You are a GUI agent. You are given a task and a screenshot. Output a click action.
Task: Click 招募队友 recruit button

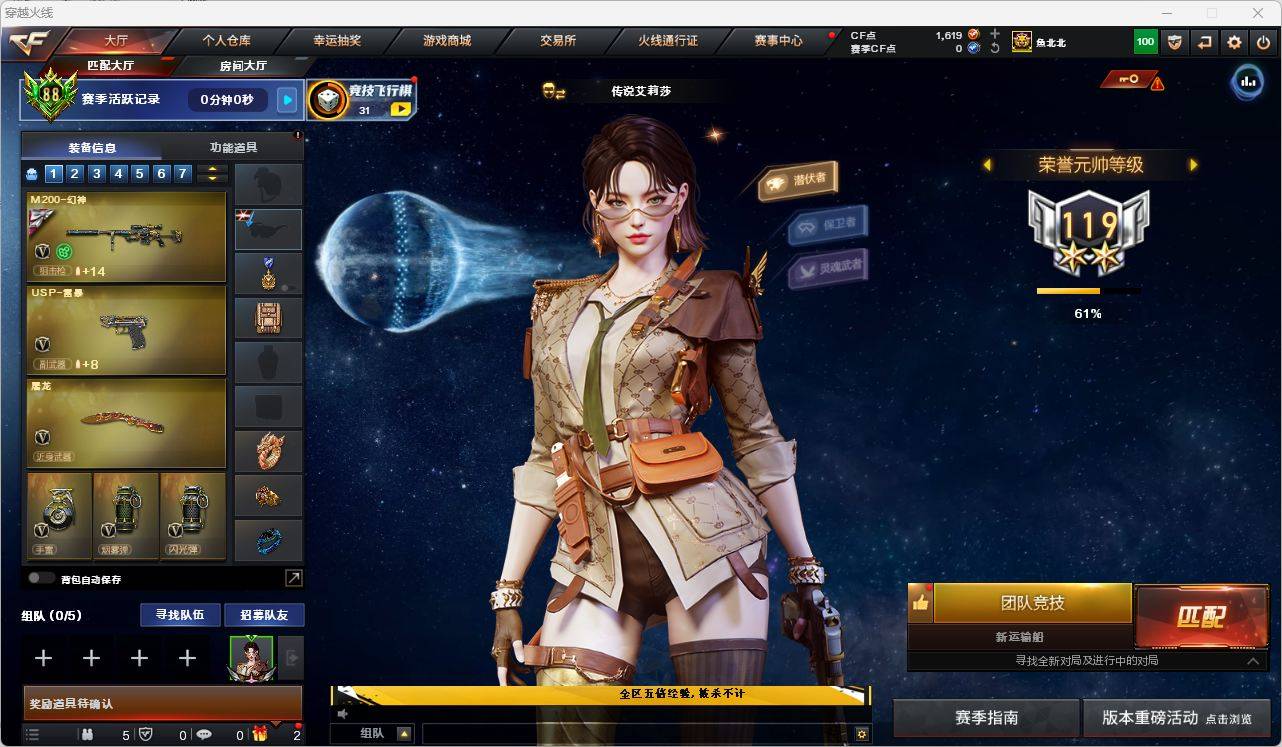click(x=264, y=615)
